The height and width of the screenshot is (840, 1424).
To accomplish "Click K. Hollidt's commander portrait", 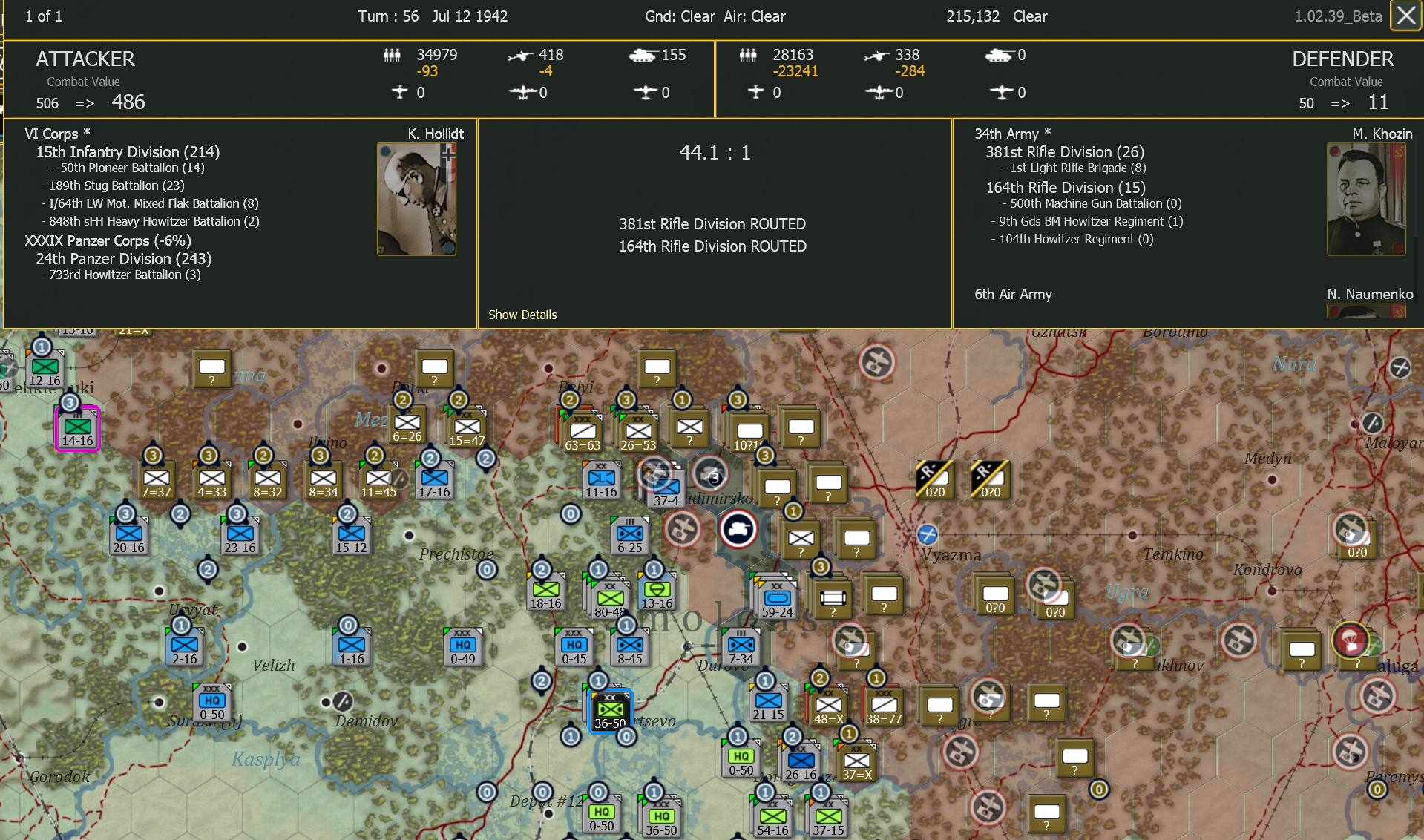I will coord(416,198).
